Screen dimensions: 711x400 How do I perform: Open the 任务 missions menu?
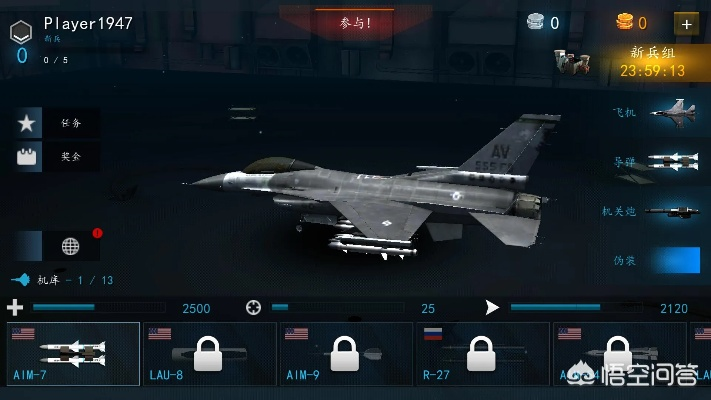click(57, 123)
